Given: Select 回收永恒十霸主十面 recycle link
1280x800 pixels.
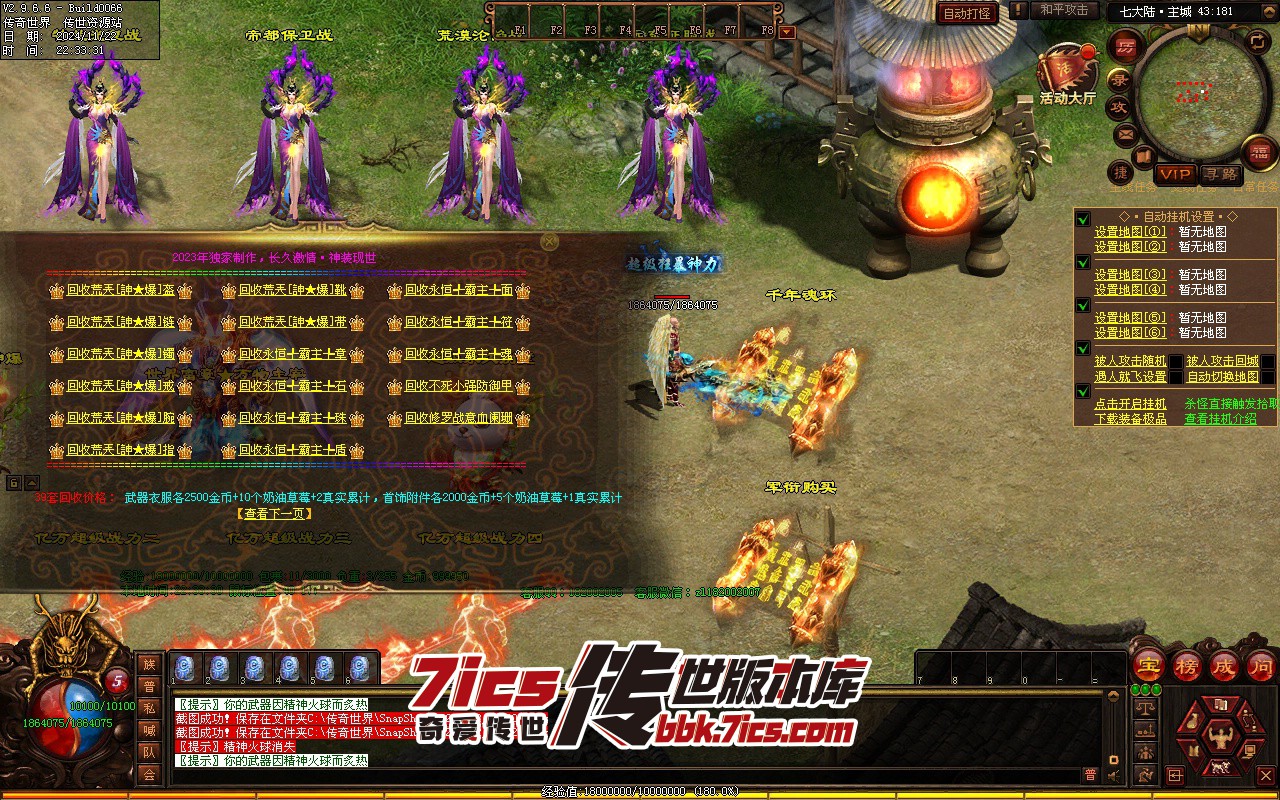Looking at the screenshot, I should click(x=458, y=291).
